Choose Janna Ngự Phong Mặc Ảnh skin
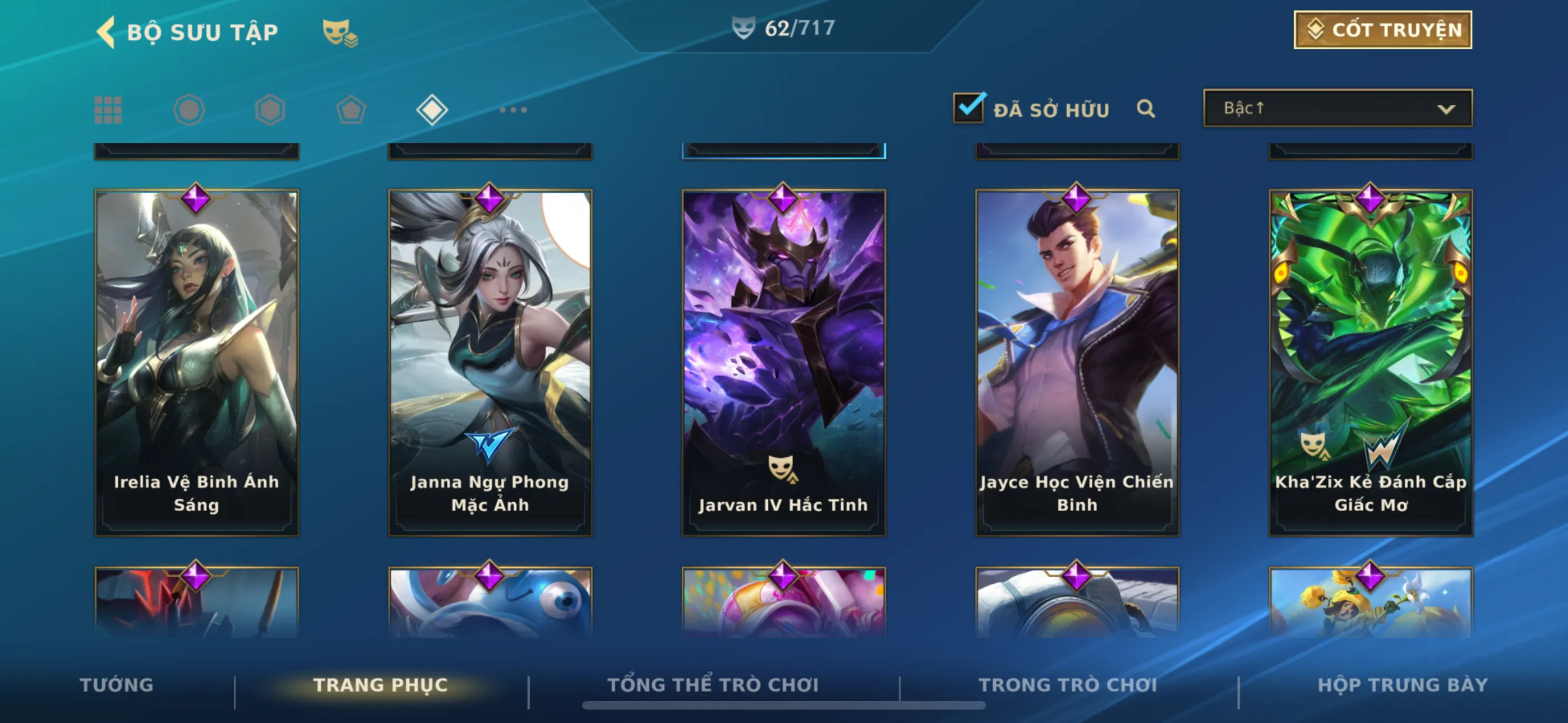Viewport: 1568px width, 723px height. 490,363
